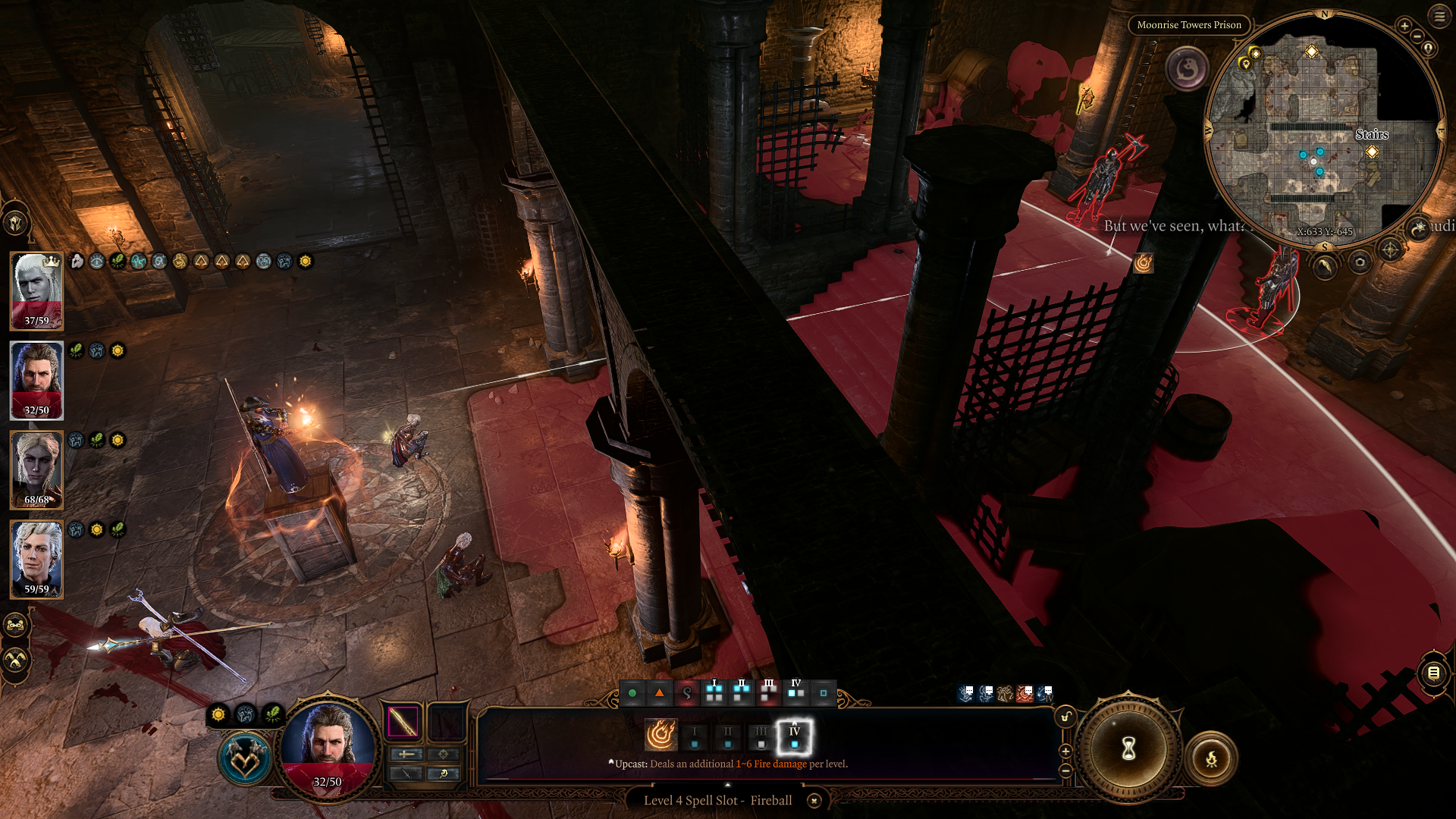Viewport: 1456px width, 819px height.
Task: Toggle the melee weapon set sword button
Action: pyautogui.click(x=406, y=754)
